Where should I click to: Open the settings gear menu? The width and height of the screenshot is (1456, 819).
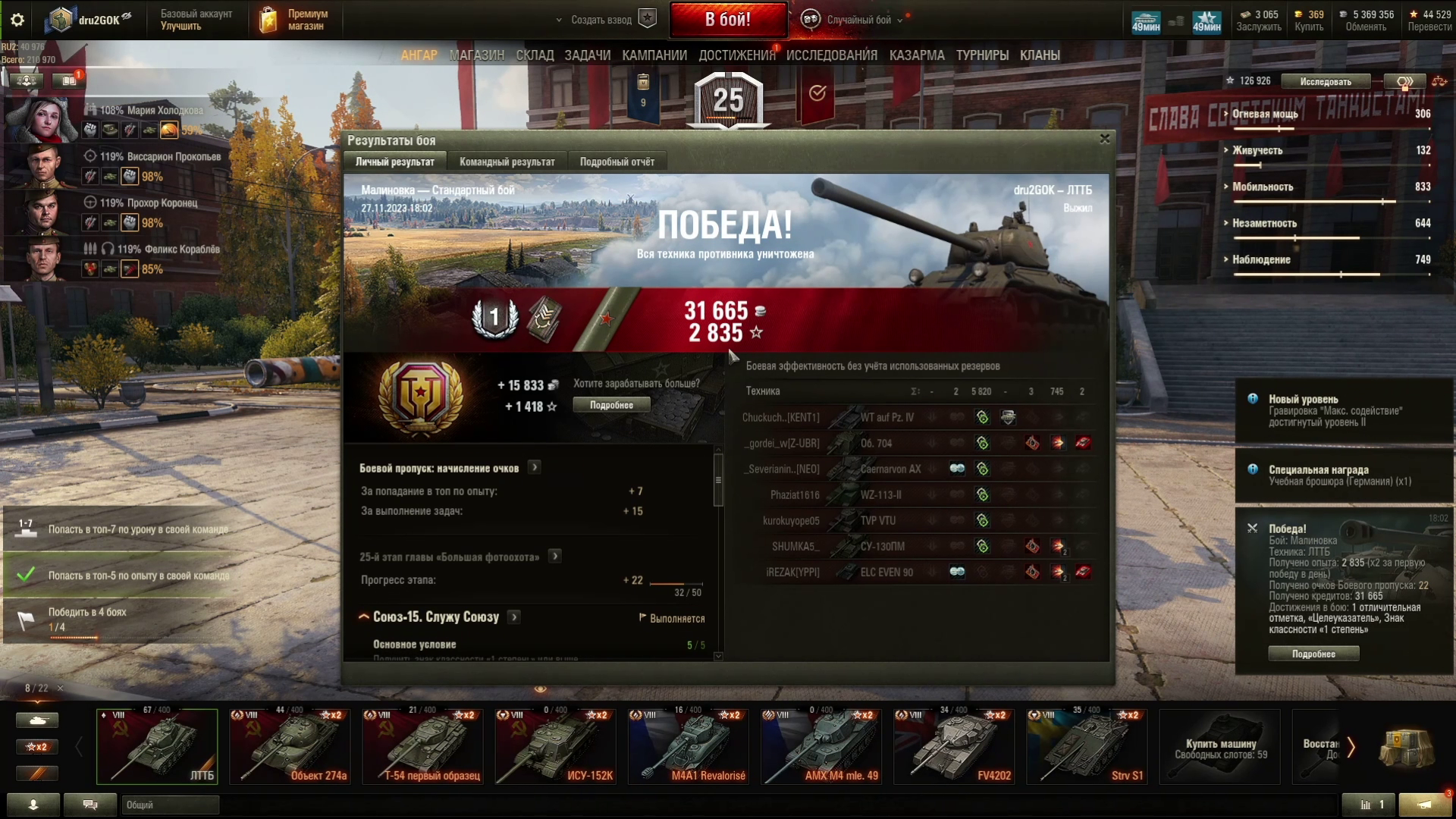tap(17, 20)
